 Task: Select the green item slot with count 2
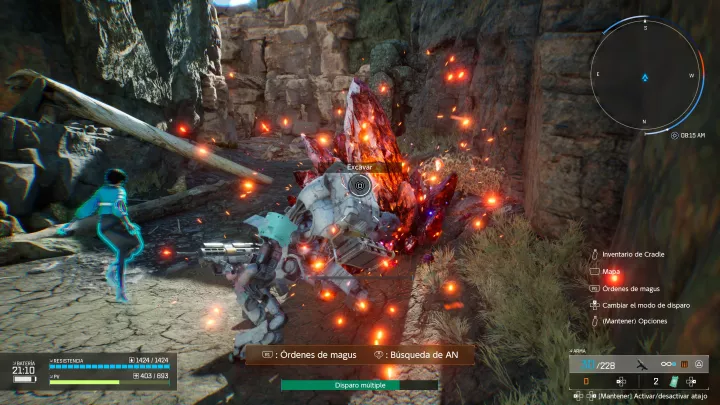pos(673,381)
